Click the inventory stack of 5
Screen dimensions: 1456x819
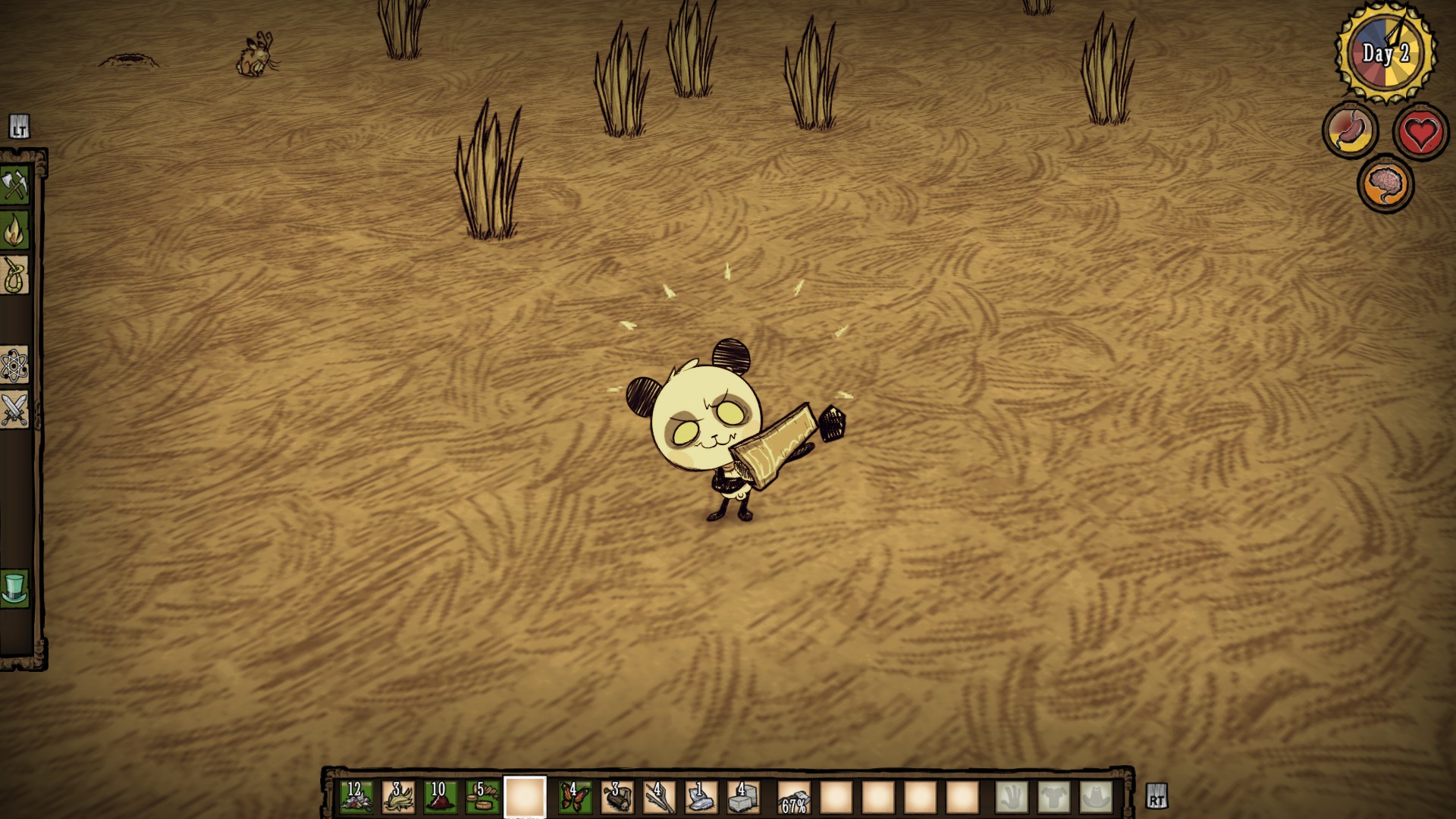[x=482, y=797]
